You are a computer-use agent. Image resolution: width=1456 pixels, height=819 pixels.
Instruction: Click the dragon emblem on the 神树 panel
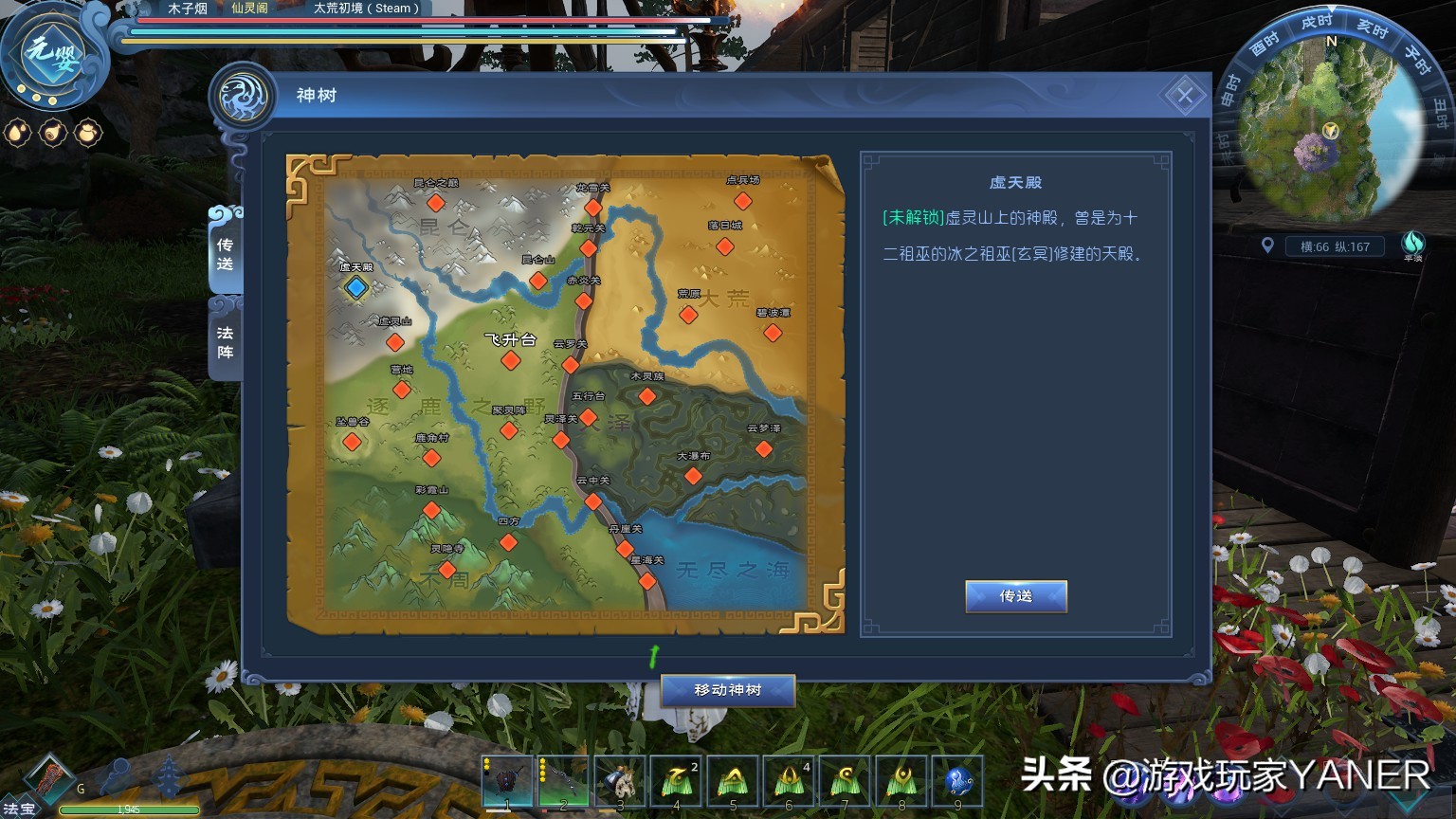point(244,95)
